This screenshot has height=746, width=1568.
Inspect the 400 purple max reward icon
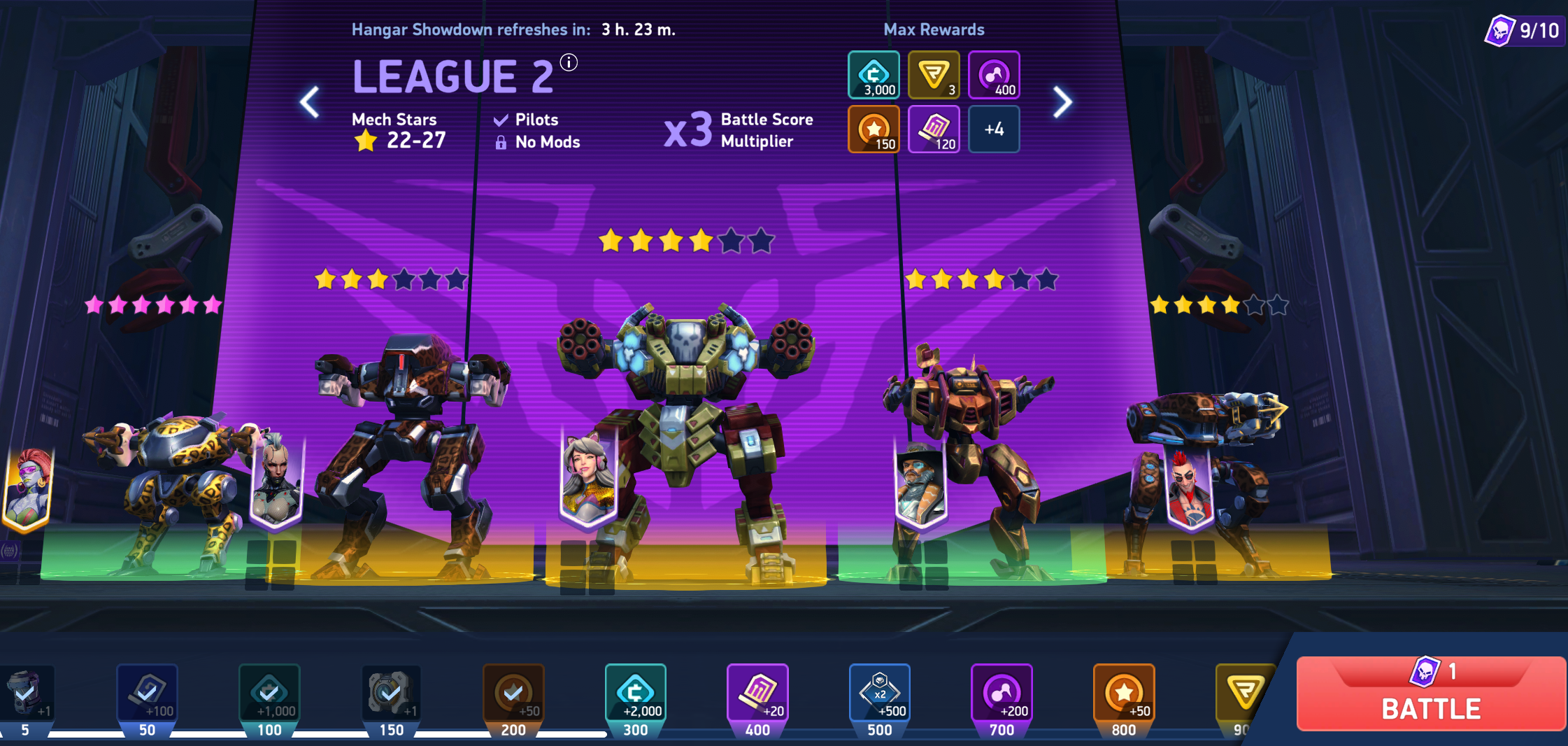click(x=994, y=75)
